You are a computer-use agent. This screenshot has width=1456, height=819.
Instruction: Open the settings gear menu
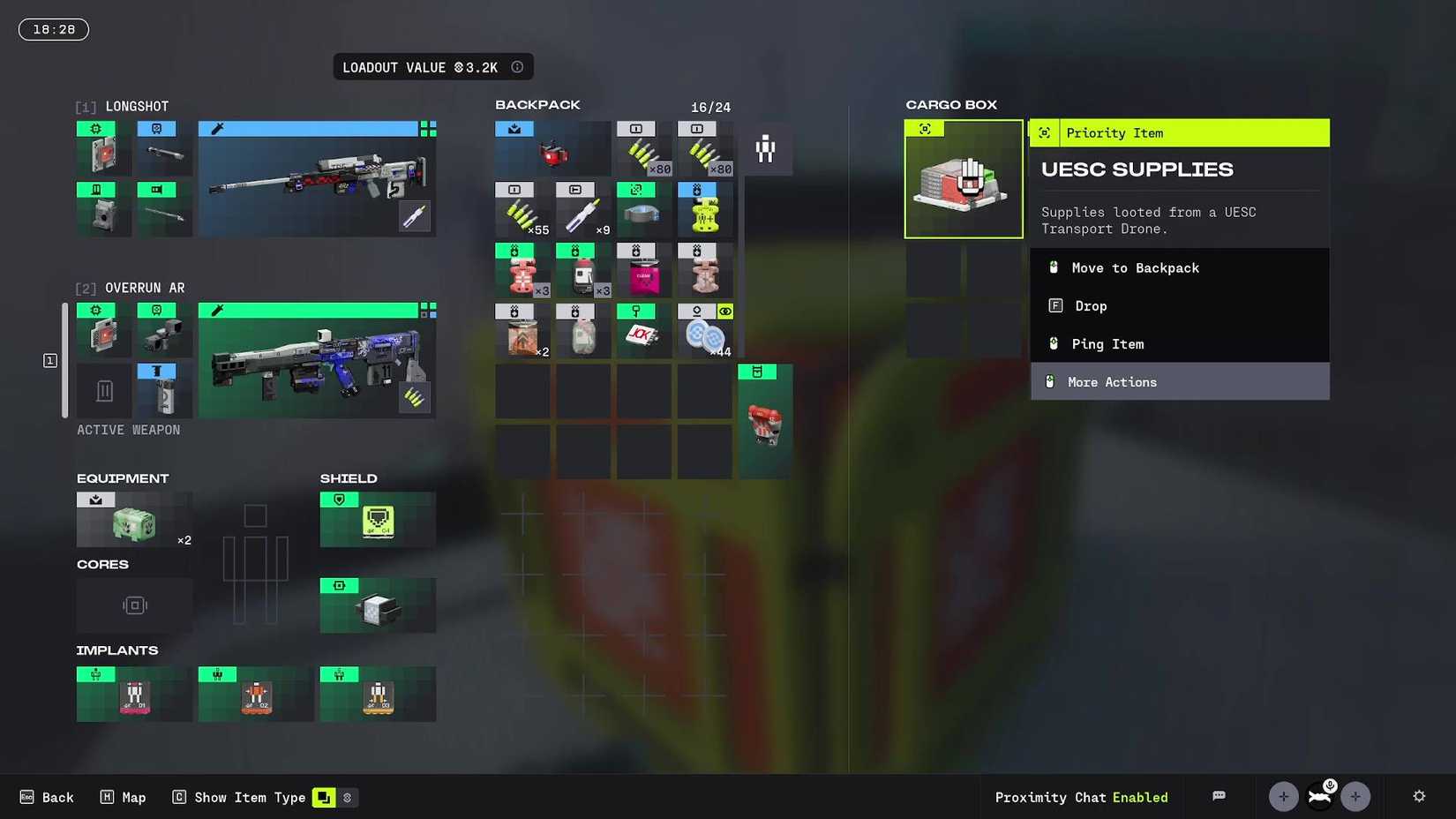(1418, 797)
